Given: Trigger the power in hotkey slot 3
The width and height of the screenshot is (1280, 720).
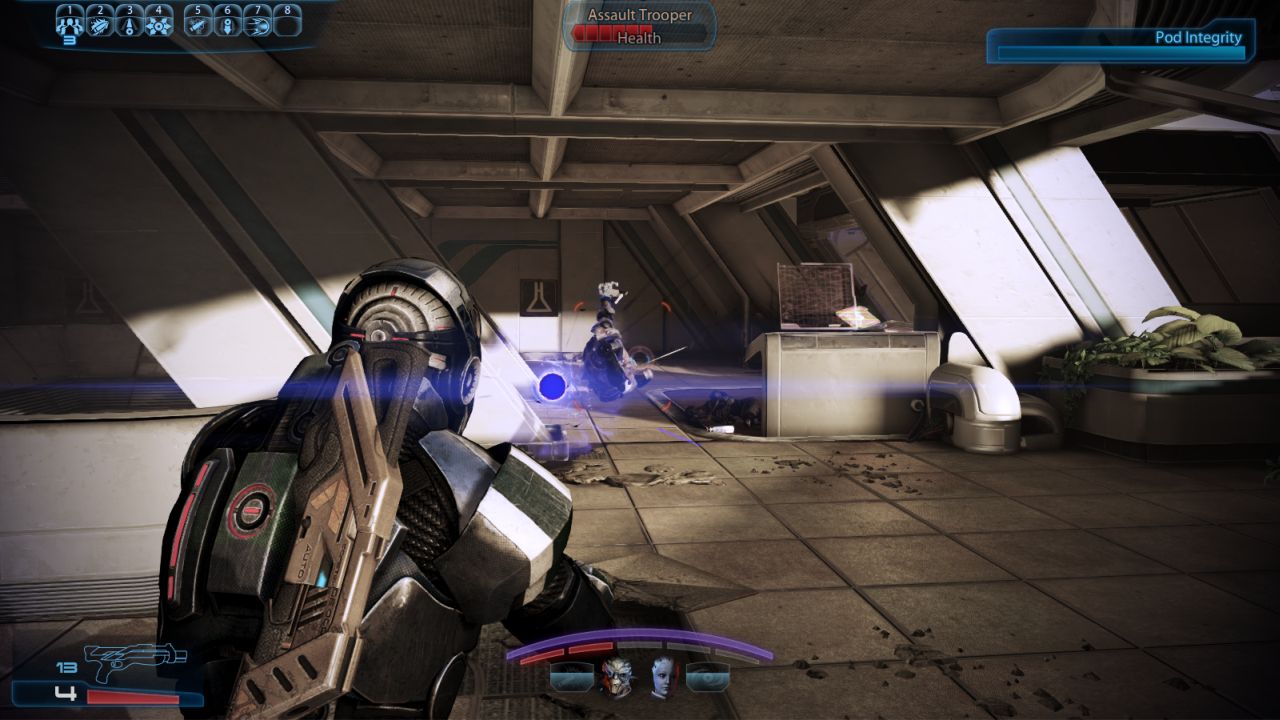Looking at the screenshot, I should (129, 23).
